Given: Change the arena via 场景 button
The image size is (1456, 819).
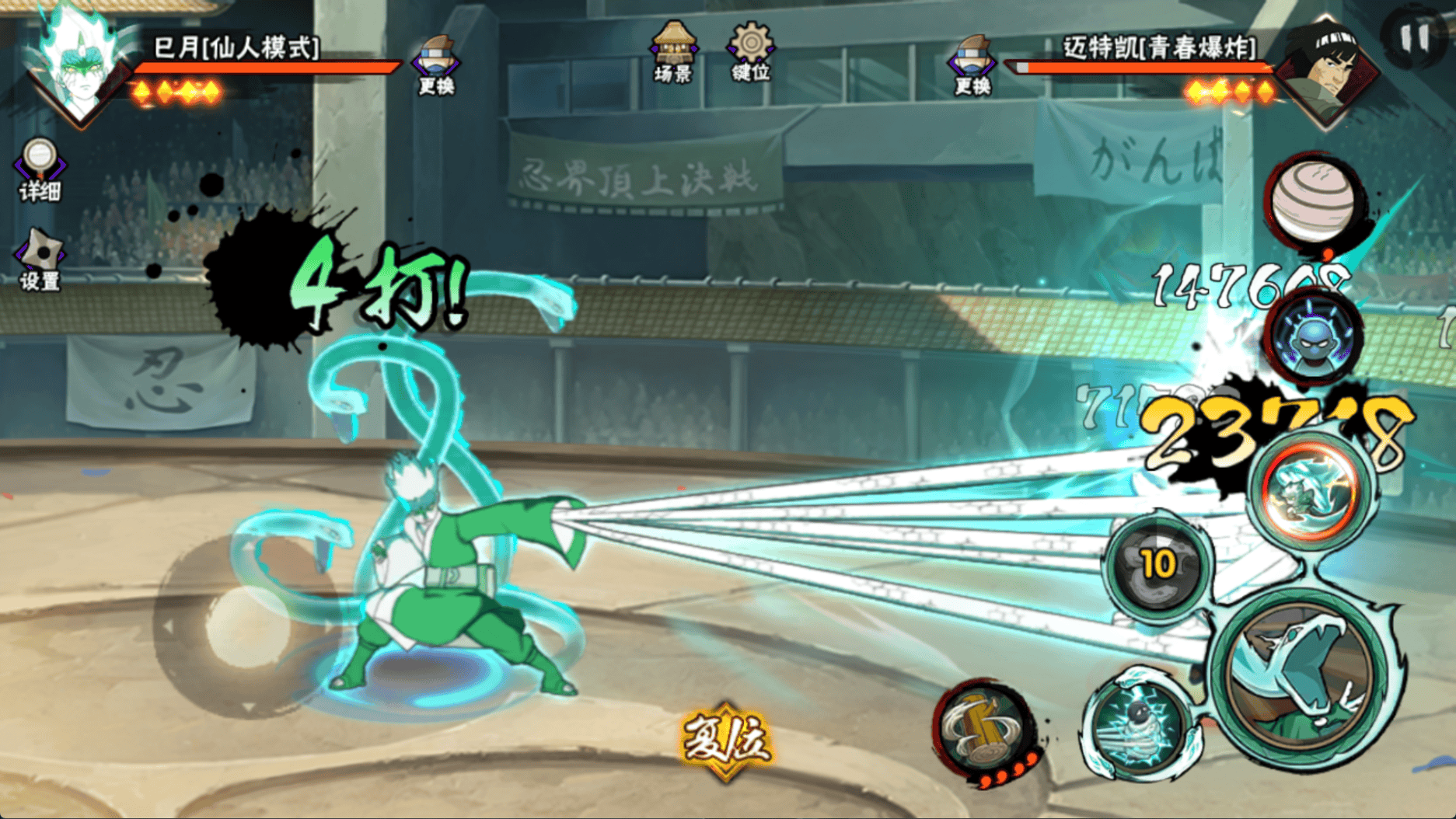Looking at the screenshot, I should [673, 53].
